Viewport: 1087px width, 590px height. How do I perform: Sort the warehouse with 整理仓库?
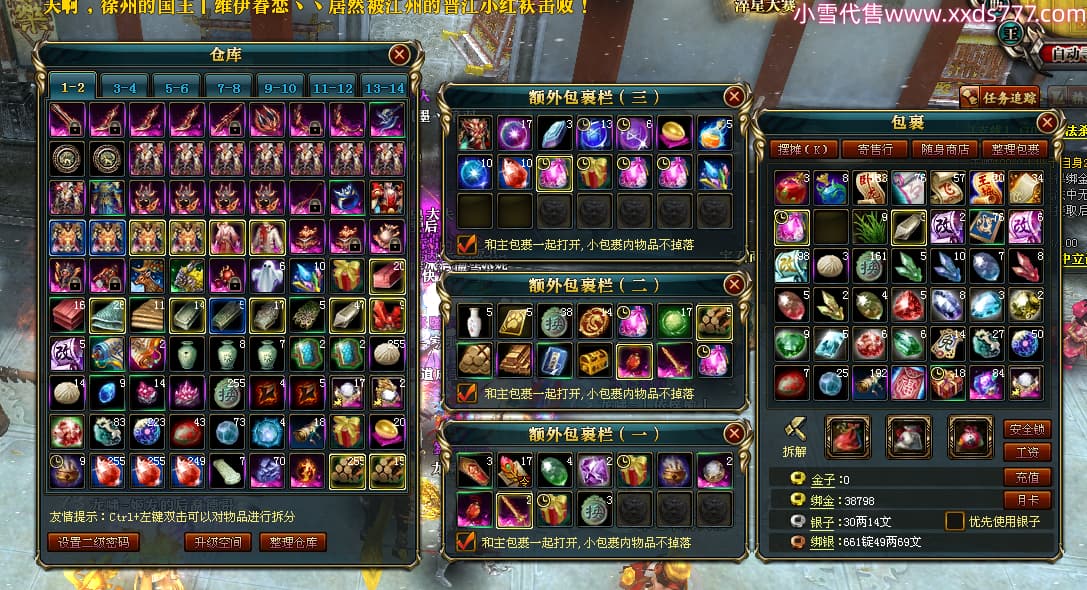click(294, 542)
